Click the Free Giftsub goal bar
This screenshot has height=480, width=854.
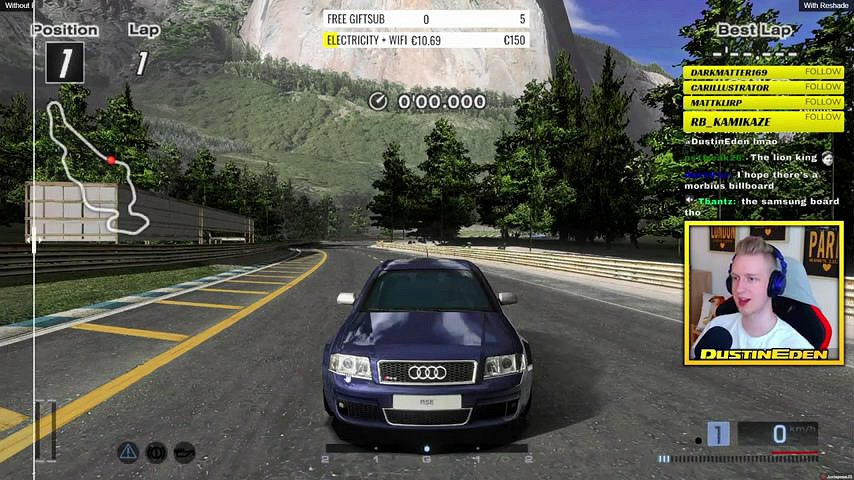click(426, 19)
